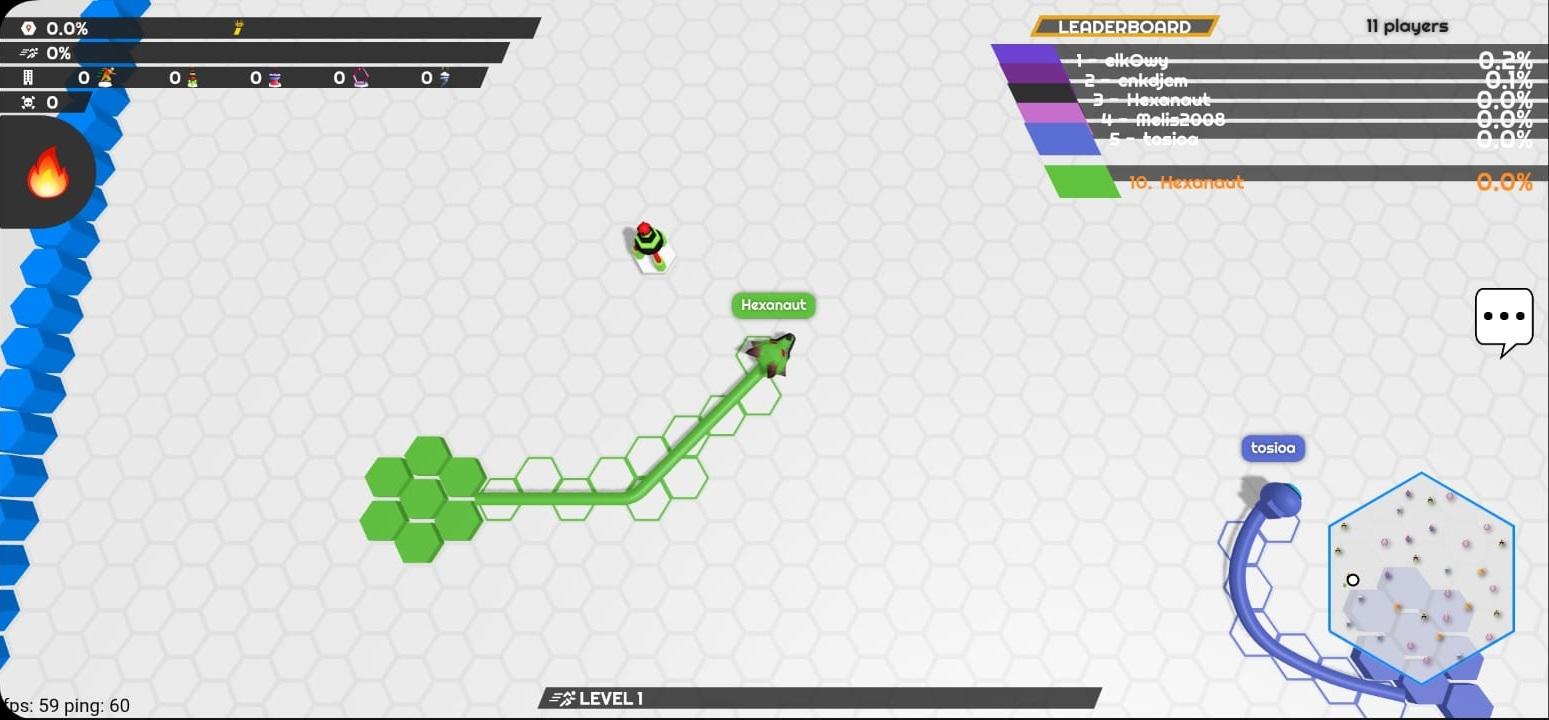Select the red tower unit icon
This screenshot has height=720, width=1549.
pyautogui.click(x=273, y=78)
